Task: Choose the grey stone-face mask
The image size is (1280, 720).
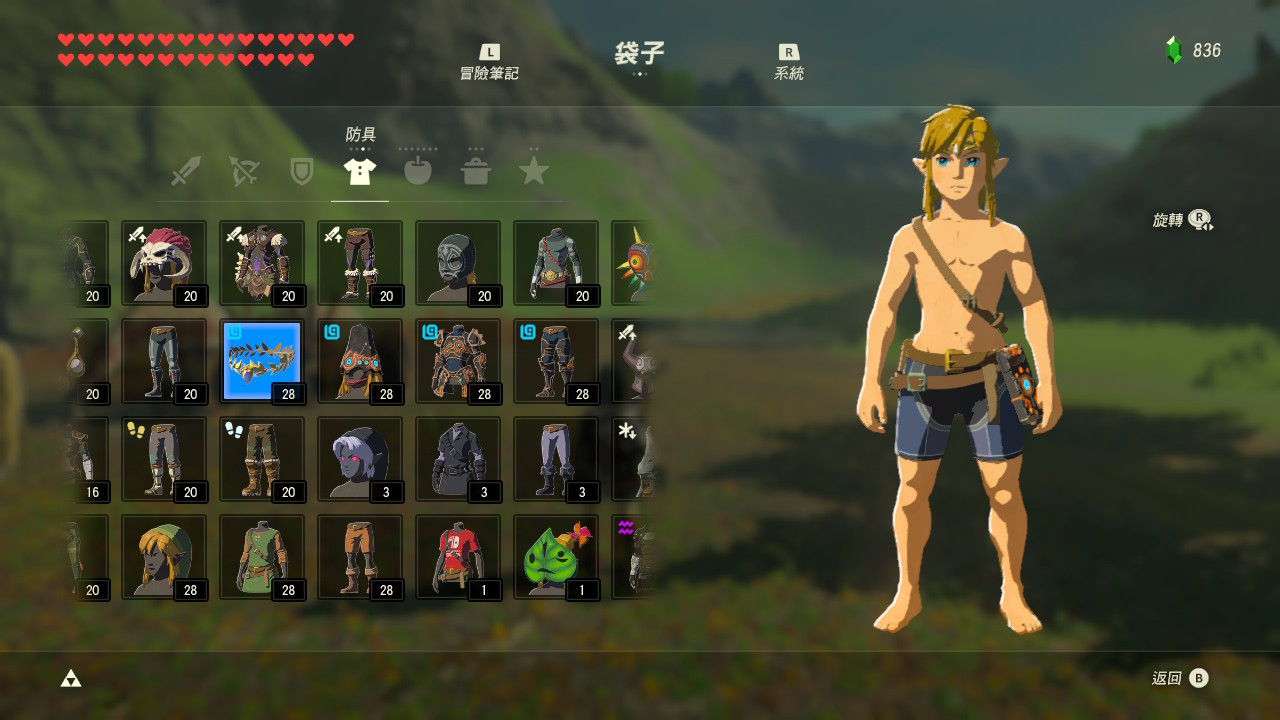Action: click(458, 263)
